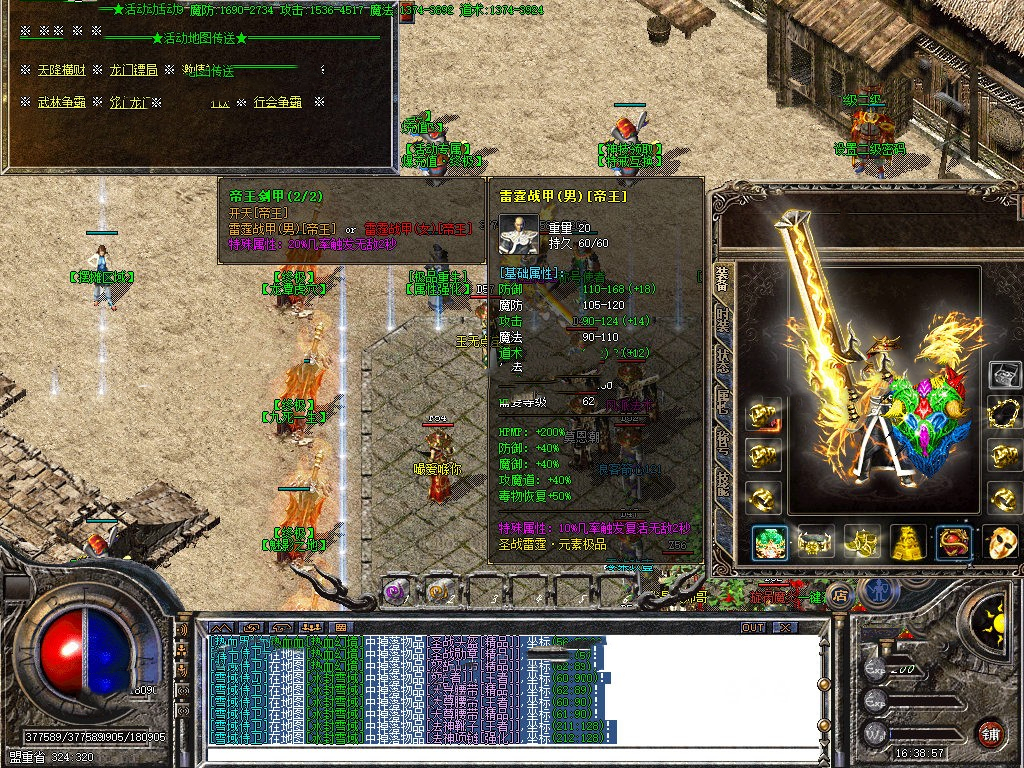Choose the 武林争霸 event link
Screen dimensions: 1024x768
(x=63, y=102)
